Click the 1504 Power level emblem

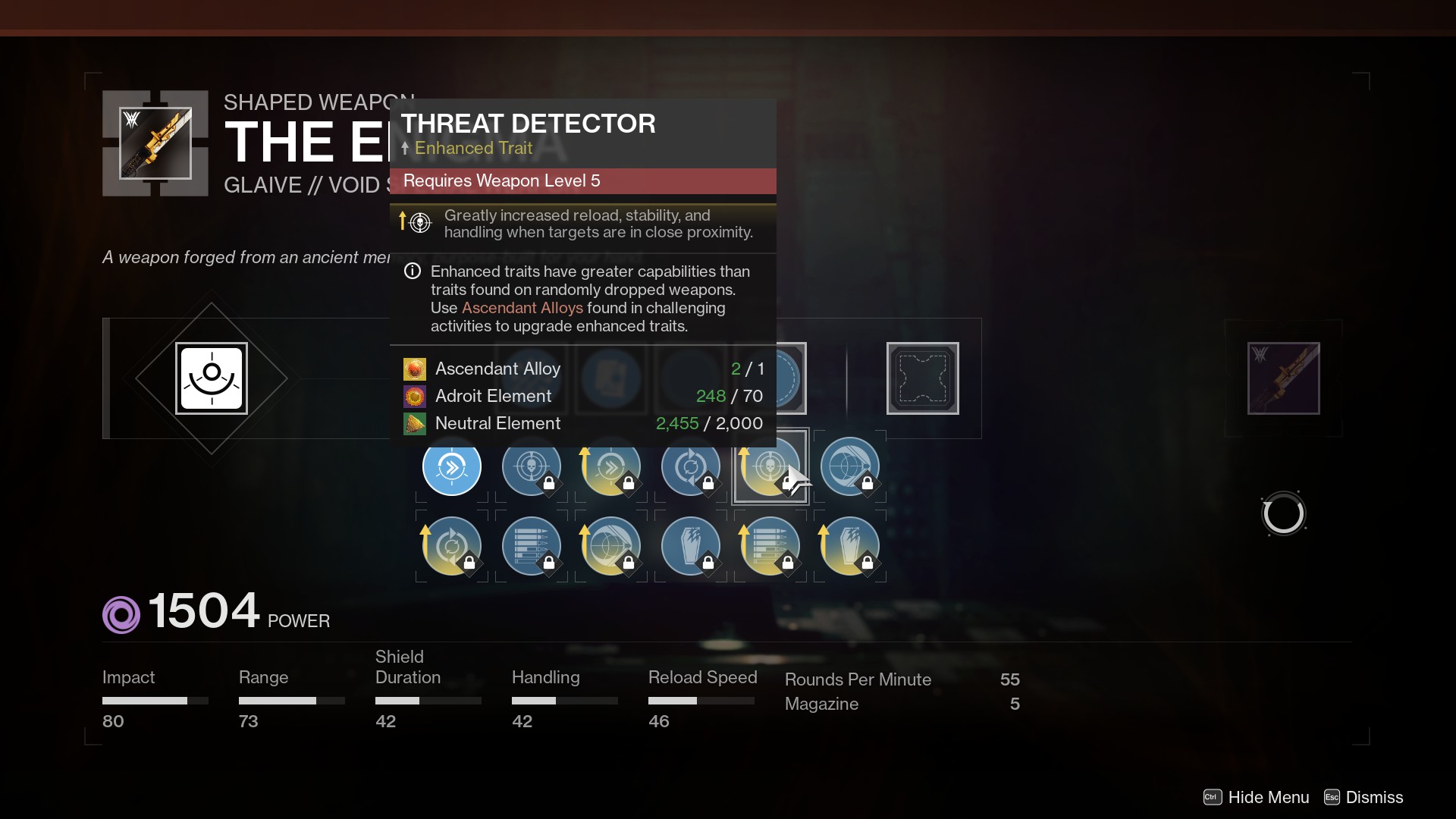(121, 614)
